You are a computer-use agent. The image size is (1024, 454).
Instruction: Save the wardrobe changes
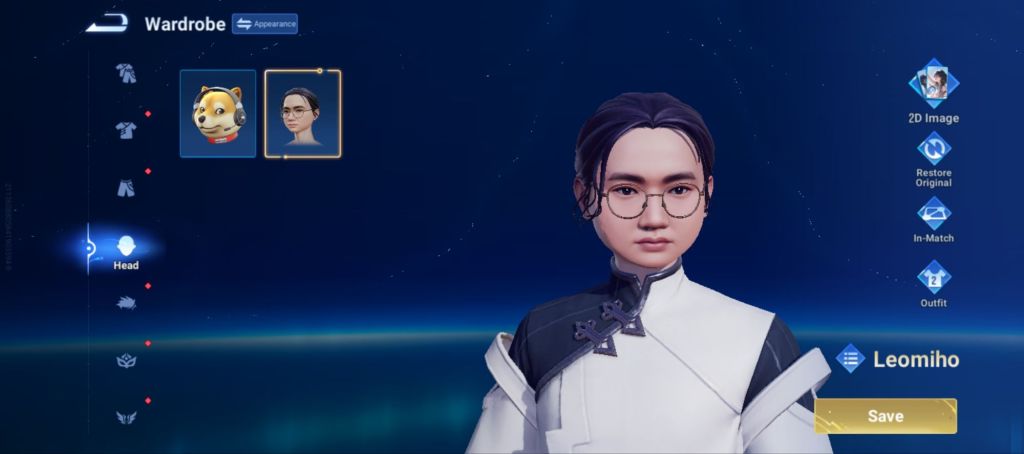click(x=885, y=416)
